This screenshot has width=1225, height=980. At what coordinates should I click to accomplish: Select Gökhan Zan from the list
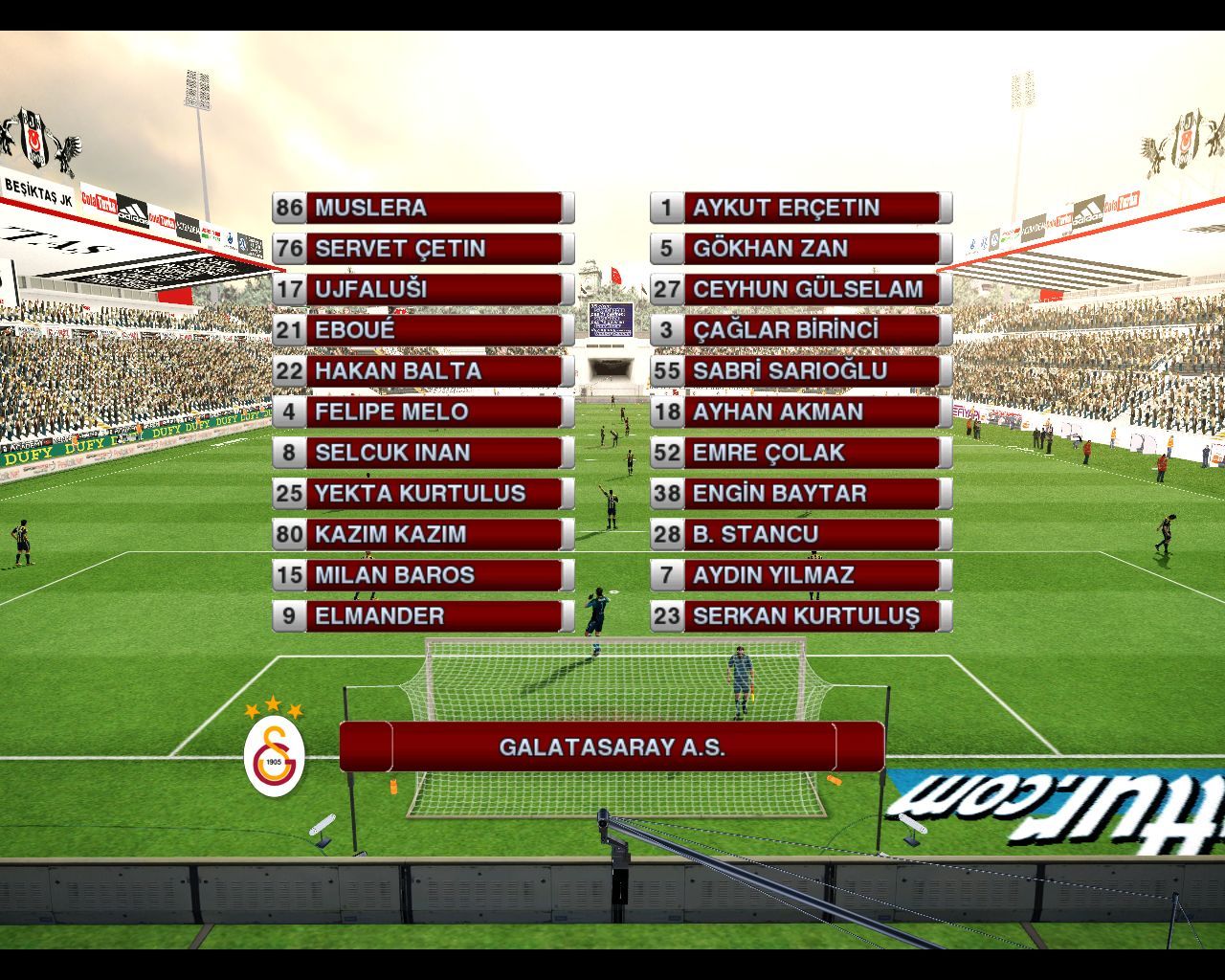coord(801,249)
